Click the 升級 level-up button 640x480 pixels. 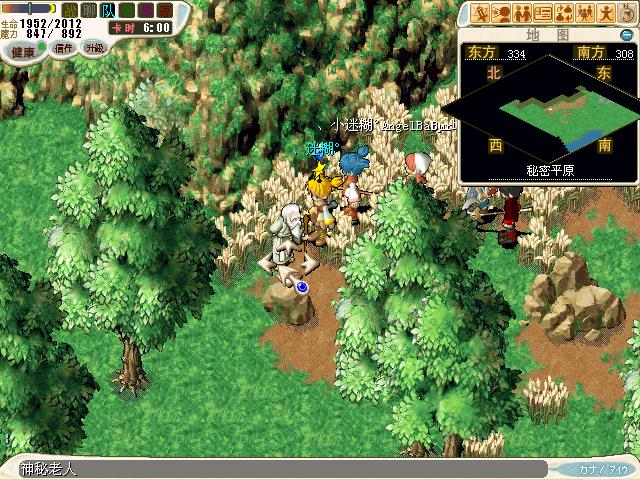click(95, 47)
